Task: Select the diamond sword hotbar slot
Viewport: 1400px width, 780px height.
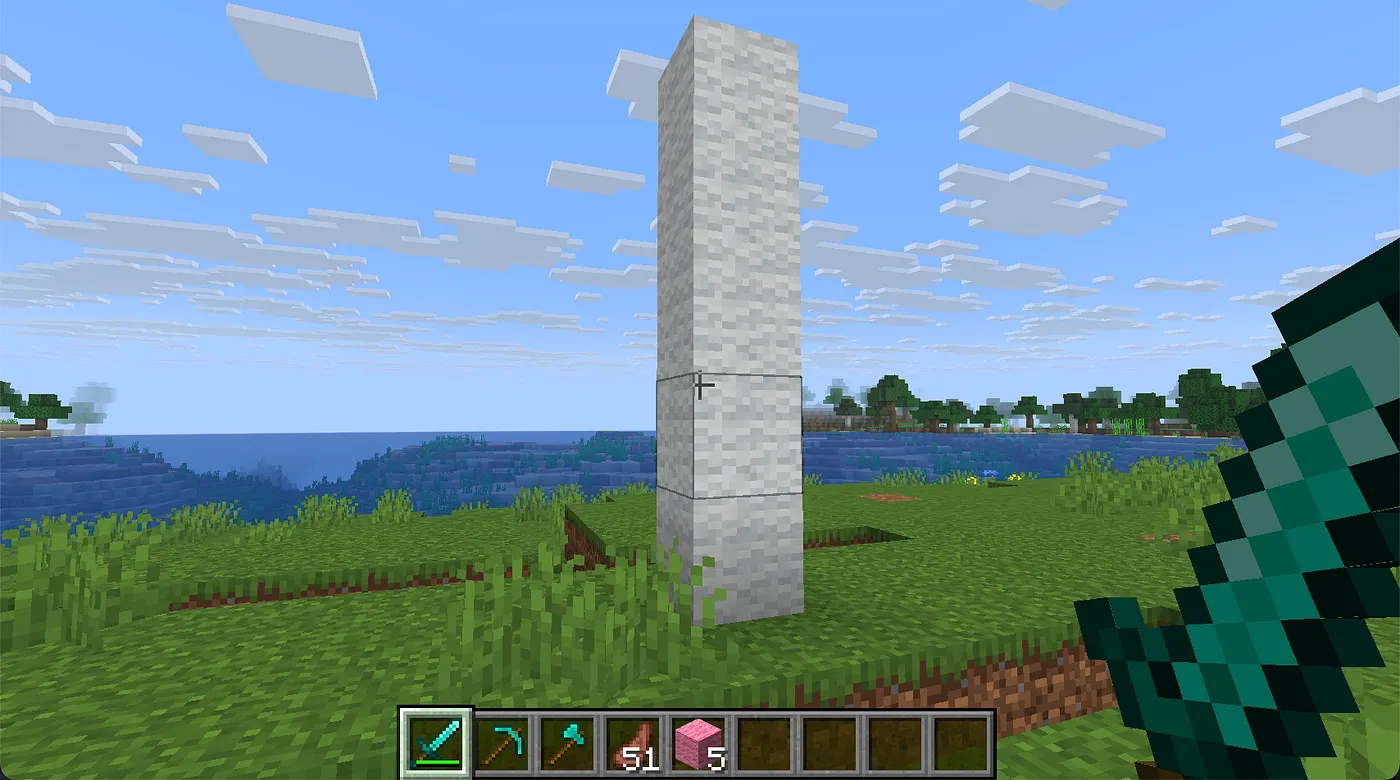Action: tap(436, 744)
